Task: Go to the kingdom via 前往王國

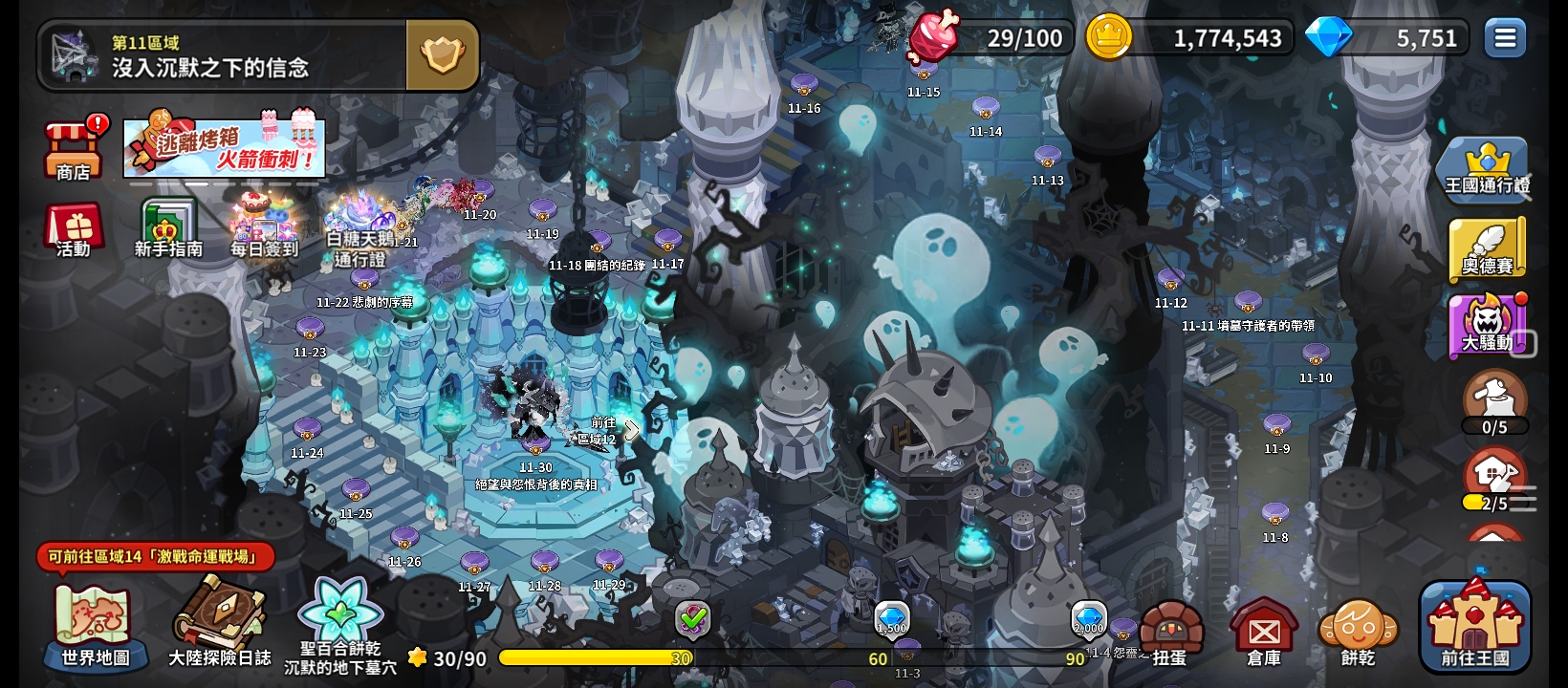Action: 1475,626
